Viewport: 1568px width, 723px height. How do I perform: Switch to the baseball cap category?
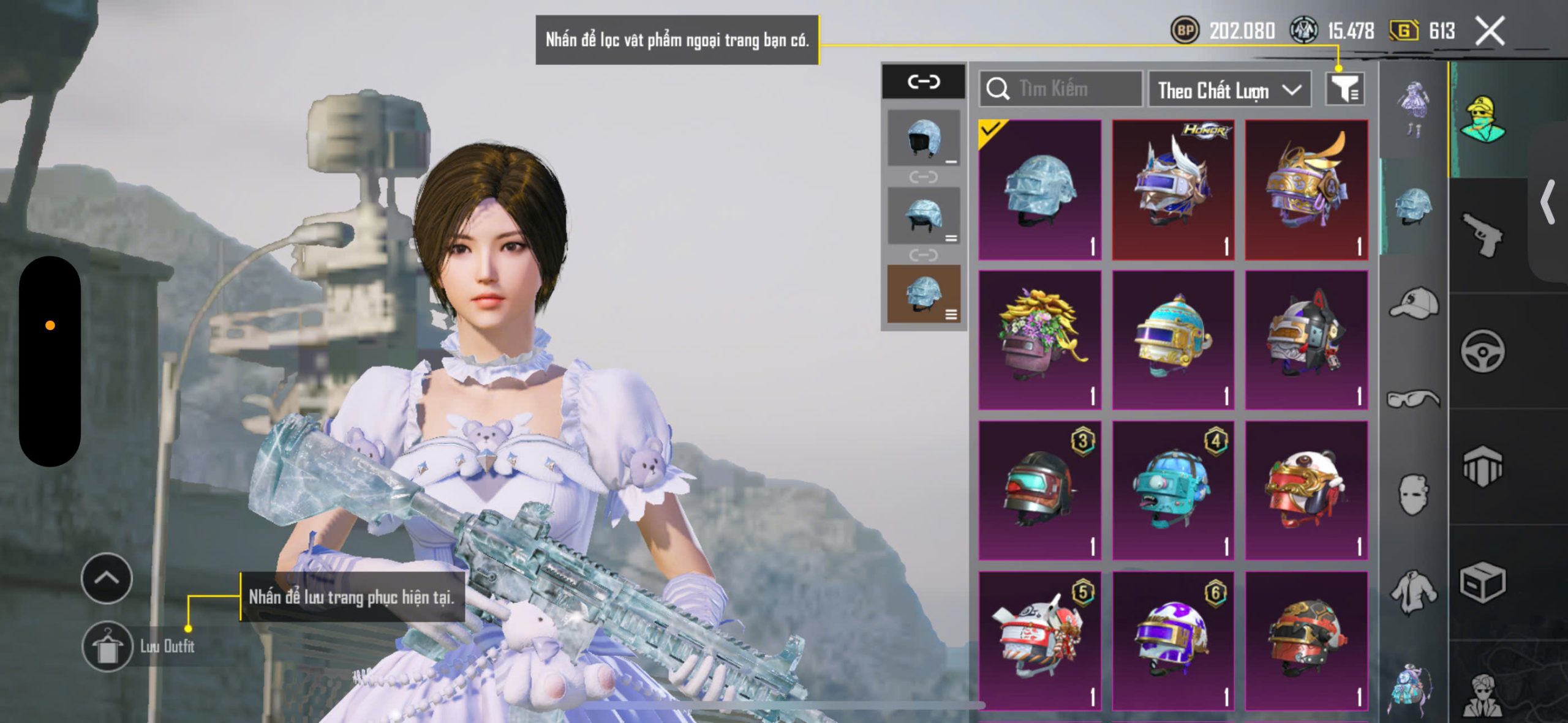tap(1414, 303)
